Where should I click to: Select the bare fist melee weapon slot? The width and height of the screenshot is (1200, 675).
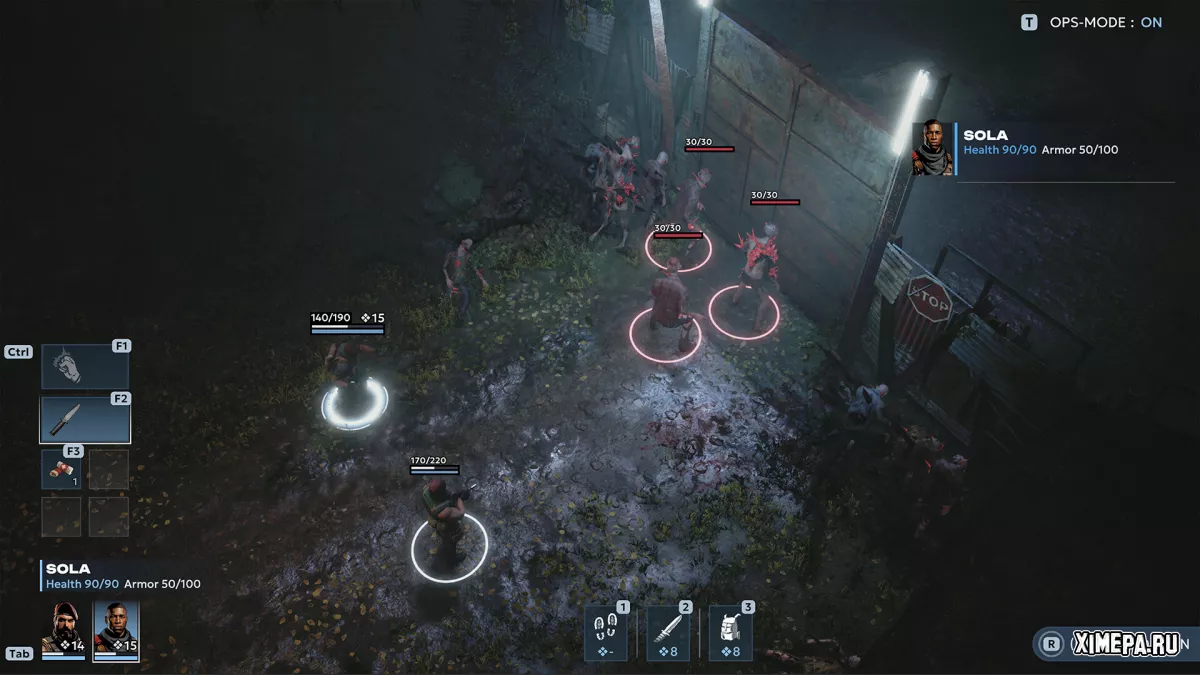(x=85, y=367)
